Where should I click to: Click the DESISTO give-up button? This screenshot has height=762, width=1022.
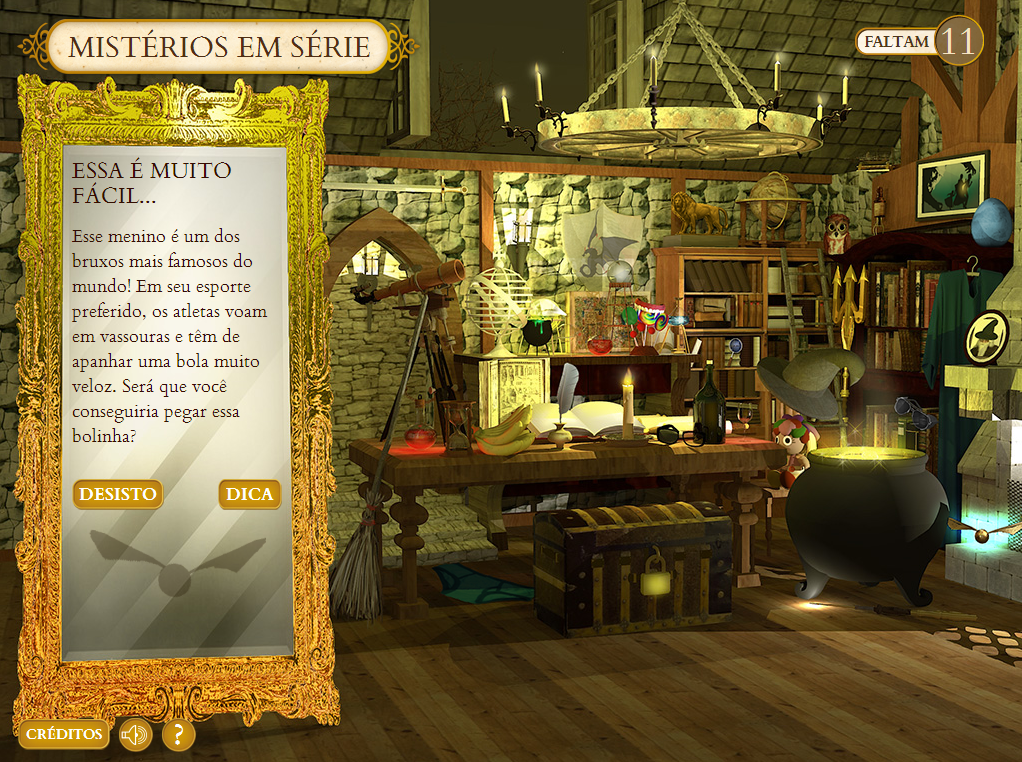coord(118,494)
